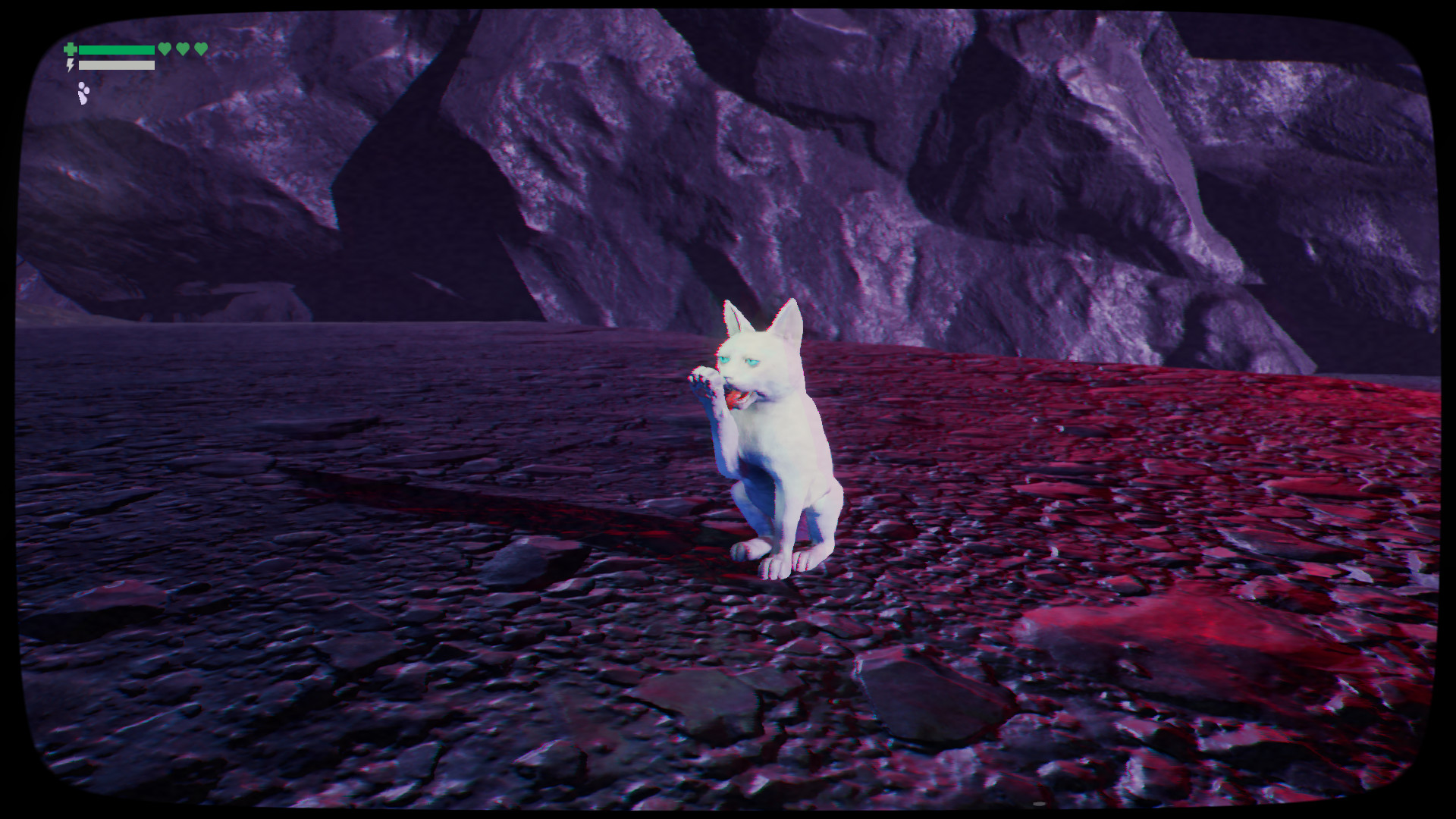The height and width of the screenshot is (819, 1456).
Task: Toggle the paw print indicator below stamina
Action: (83, 94)
